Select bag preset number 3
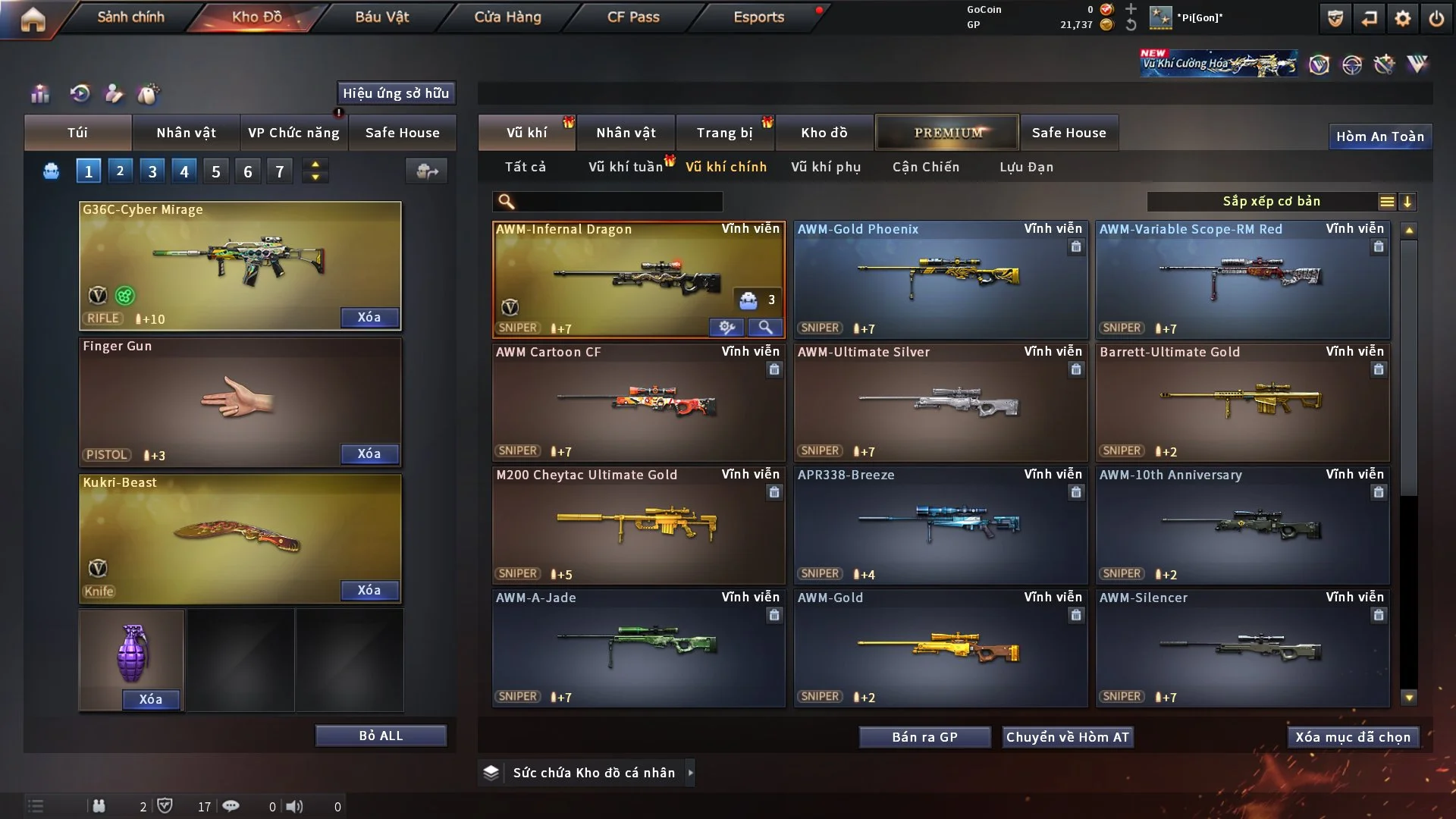The width and height of the screenshot is (1456, 819). click(x=152, y=171)
